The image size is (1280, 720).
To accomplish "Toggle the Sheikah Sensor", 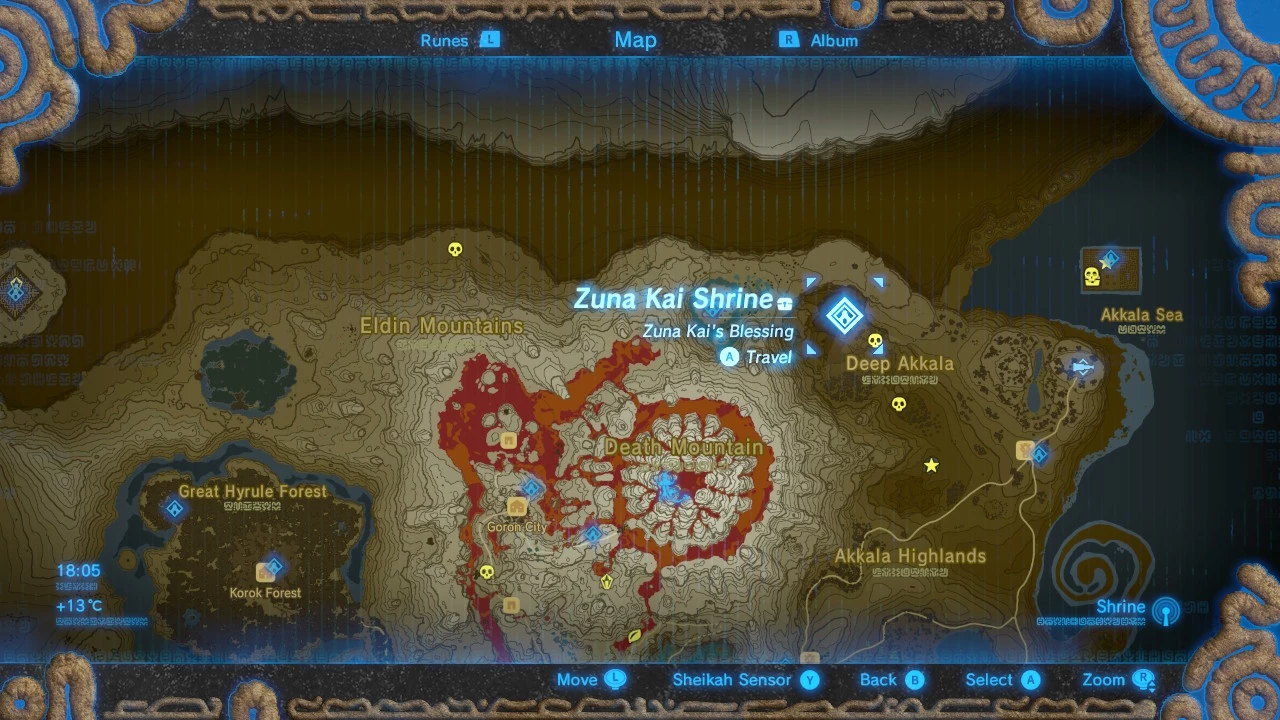I will [x=733, y=679].
